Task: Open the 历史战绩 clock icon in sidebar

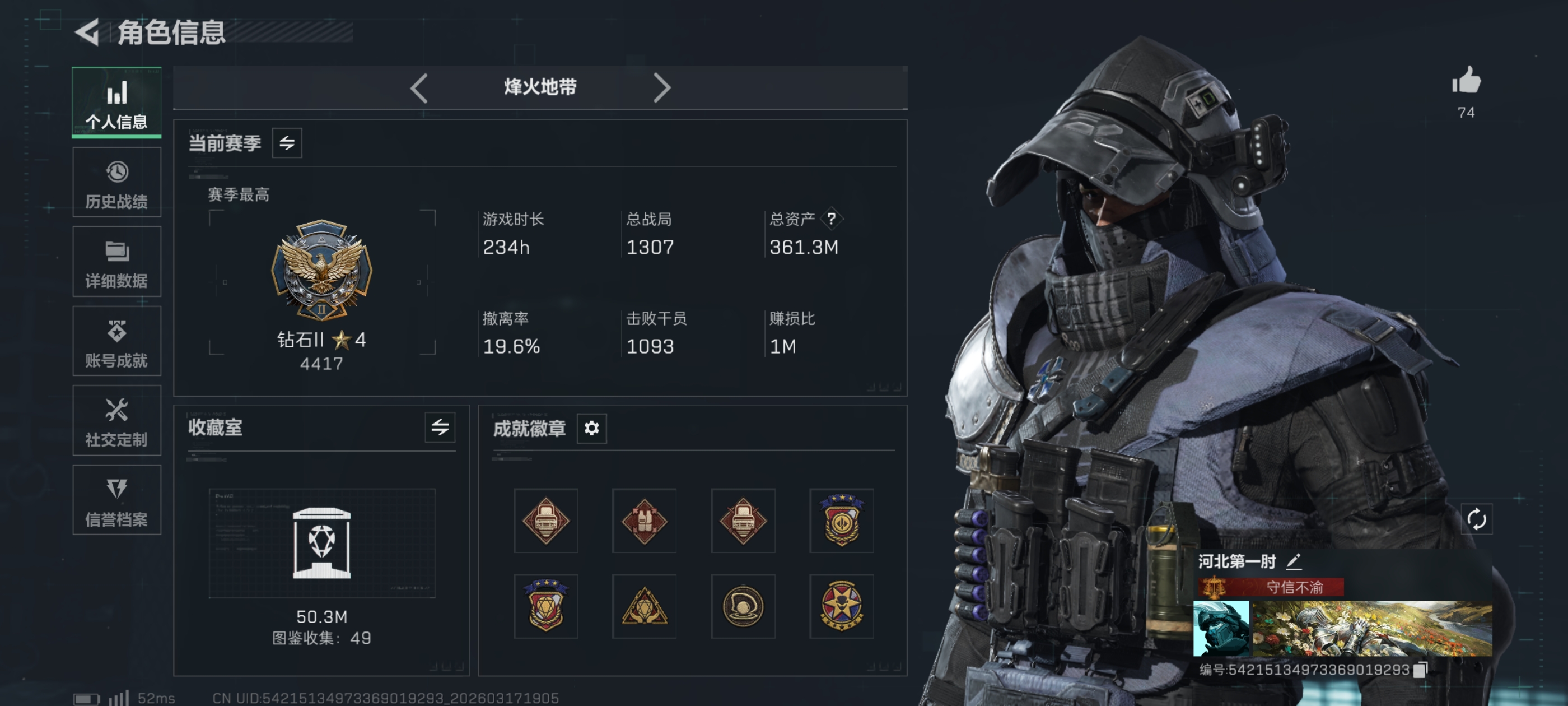Action: coord(116,173)
